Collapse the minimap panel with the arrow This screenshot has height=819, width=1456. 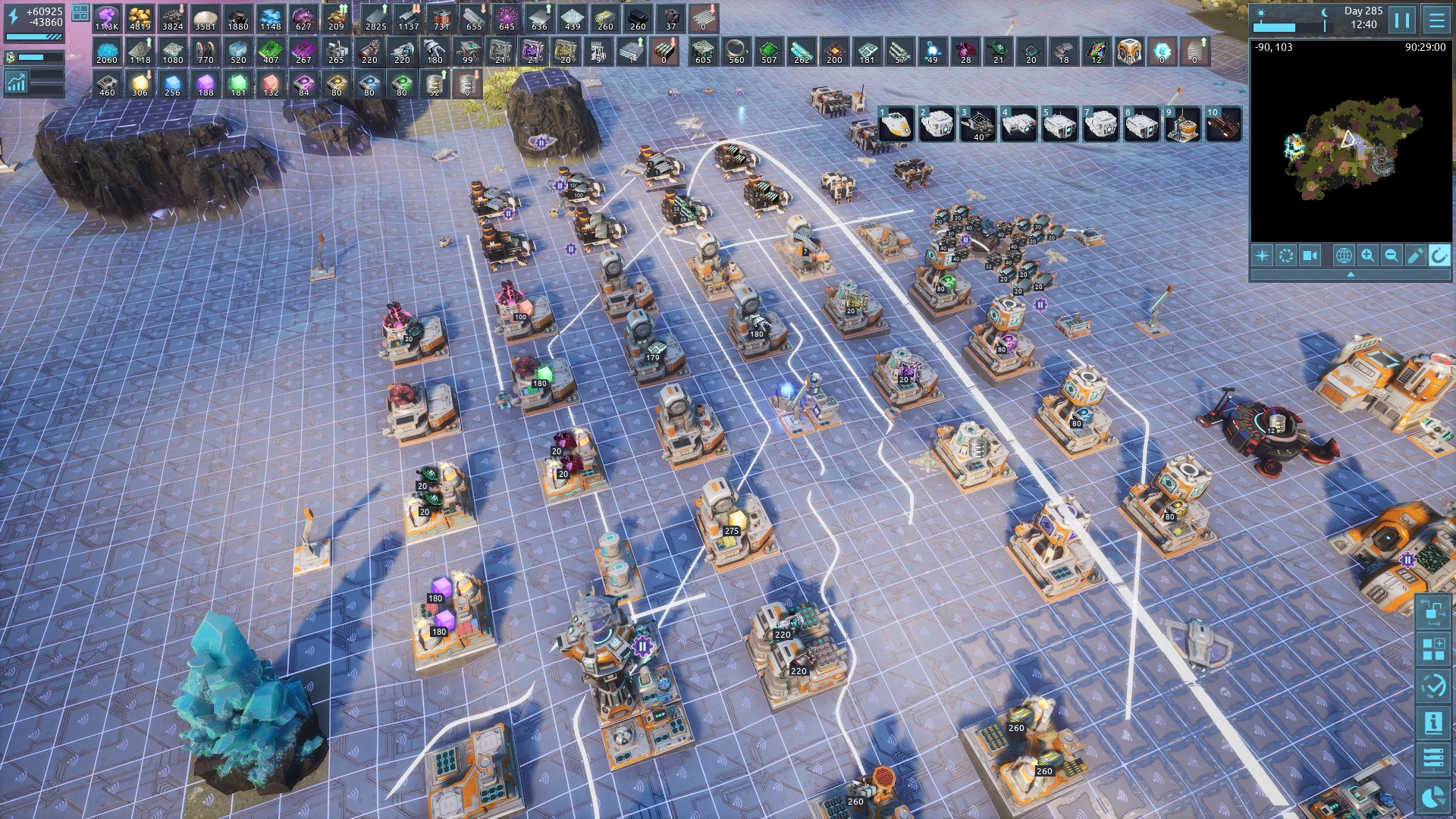click(1350, 275)
